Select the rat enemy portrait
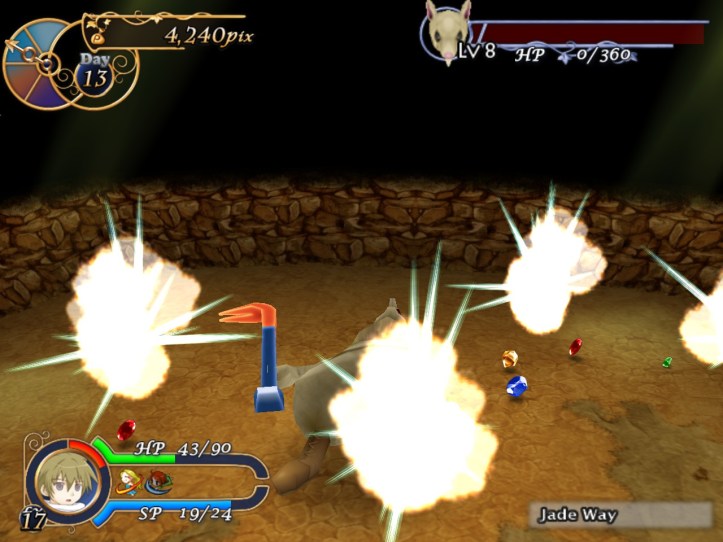Image resolution: width=723 pixels, height=542 pixels. (446, 32)
